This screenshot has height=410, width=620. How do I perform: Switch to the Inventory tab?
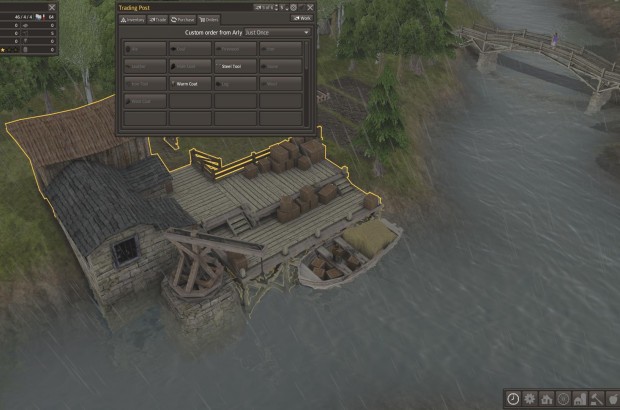click(134, 18)
